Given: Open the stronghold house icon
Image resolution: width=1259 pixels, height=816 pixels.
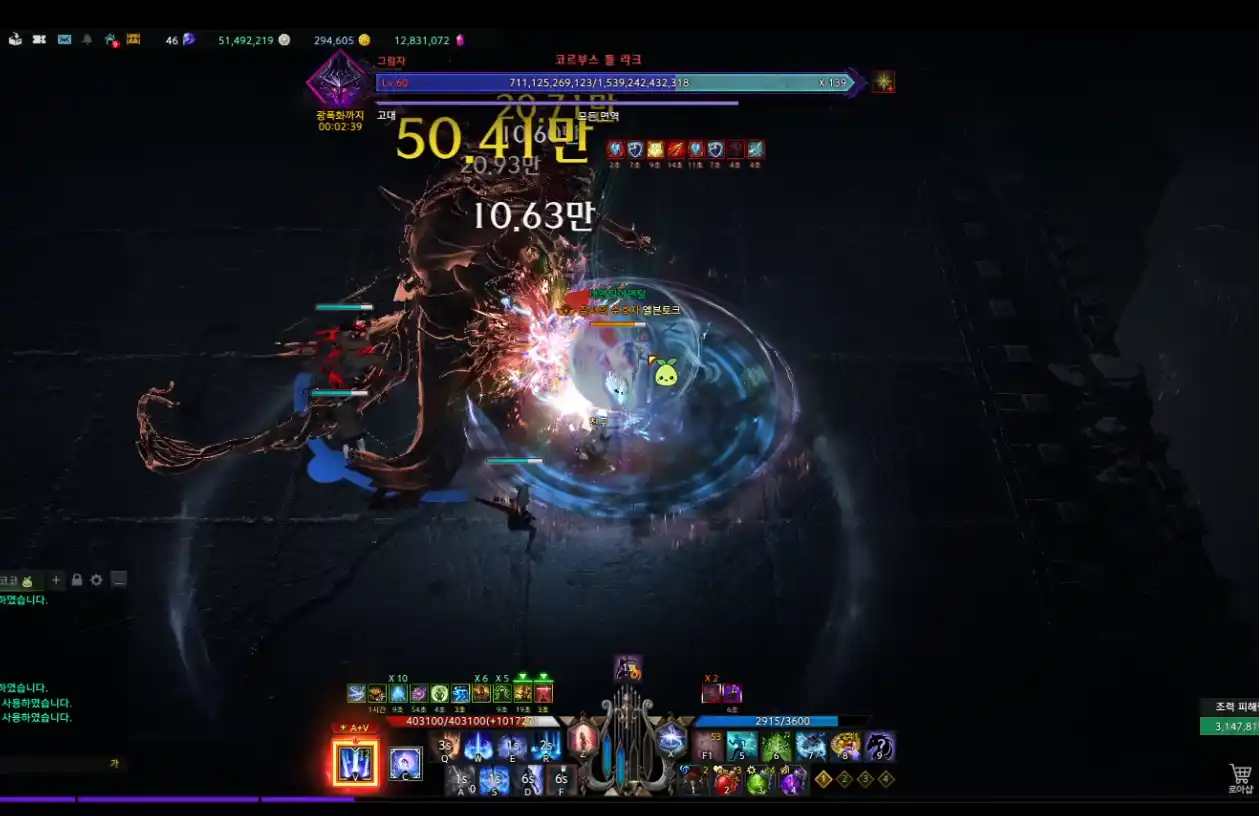Looking at the screenshot, I should (111, 40).
